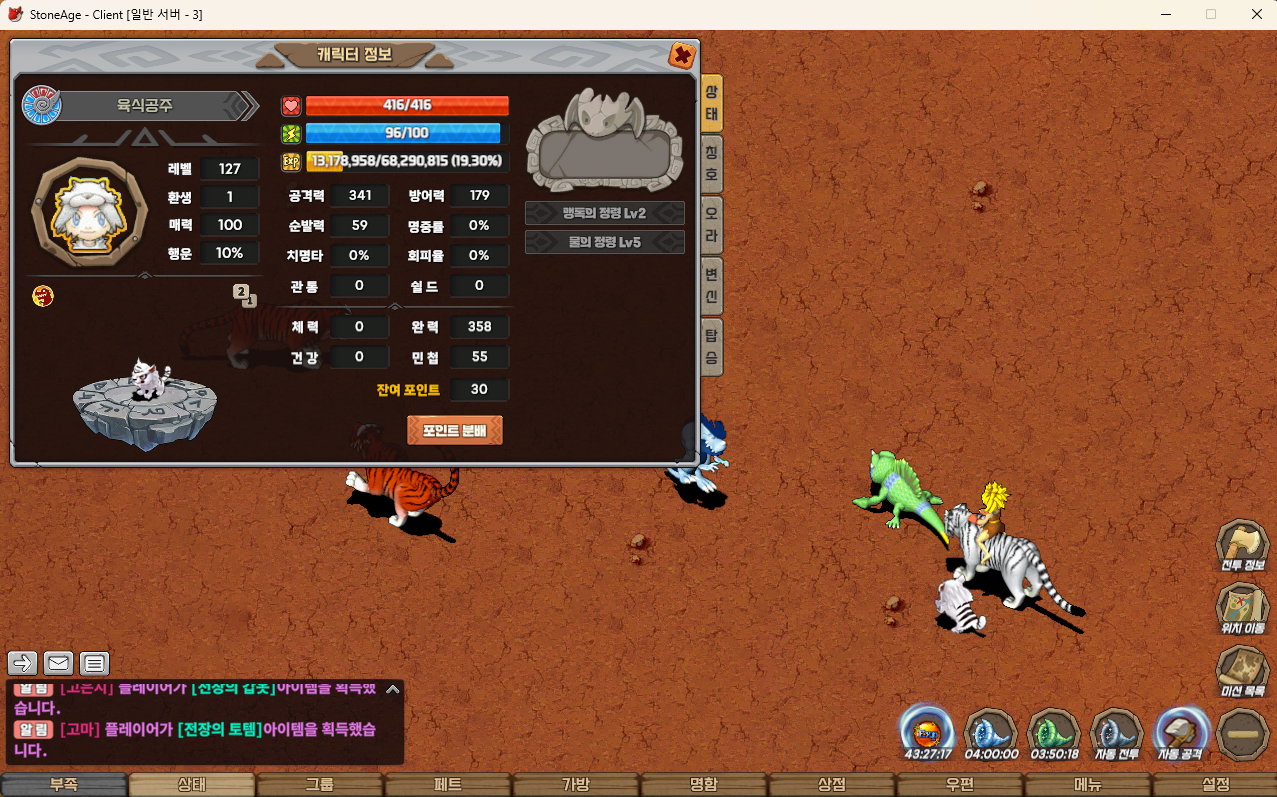Open the 가방 menu

(575, 785)
